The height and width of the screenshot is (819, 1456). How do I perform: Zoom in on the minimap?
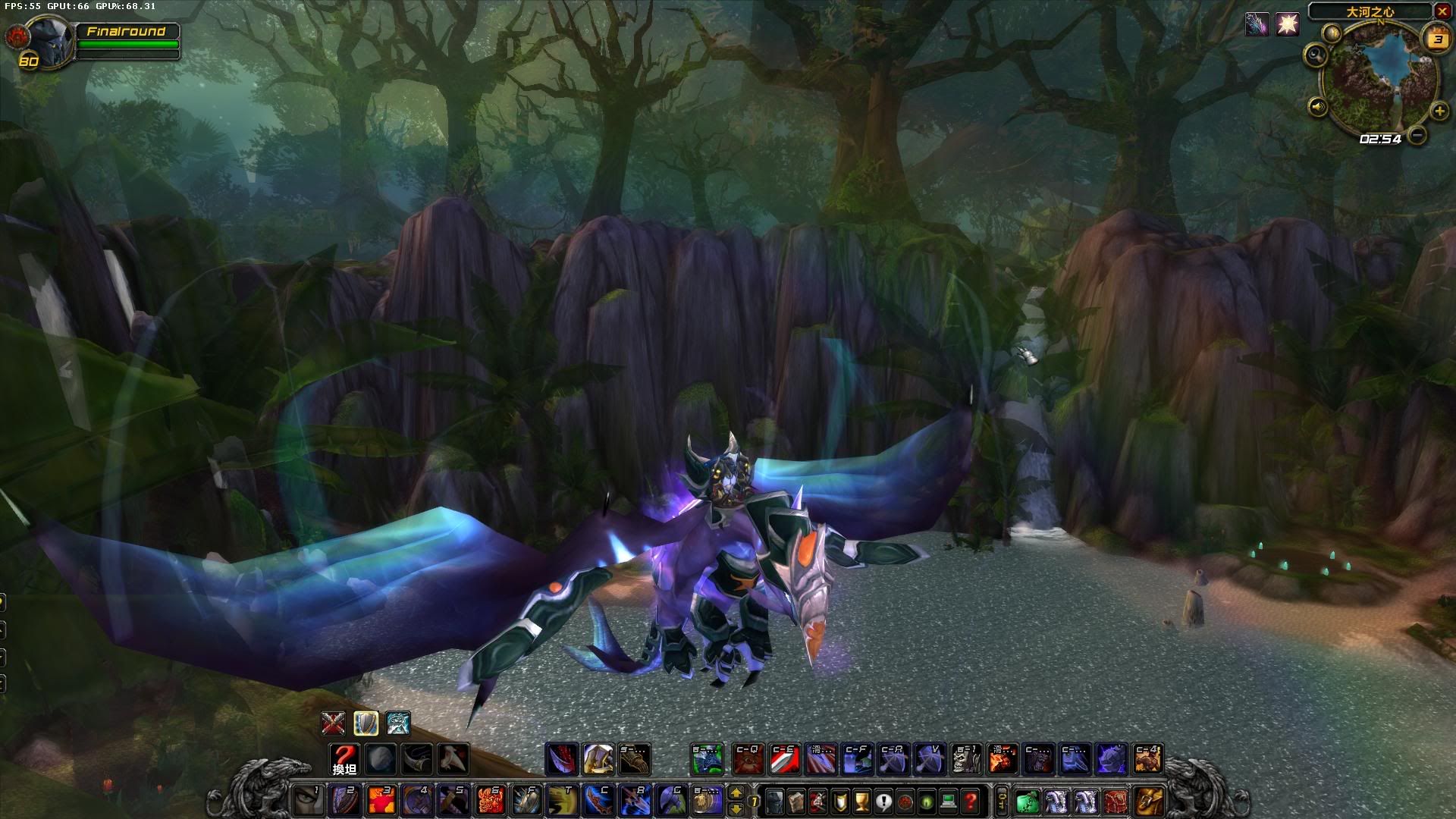1439,111
